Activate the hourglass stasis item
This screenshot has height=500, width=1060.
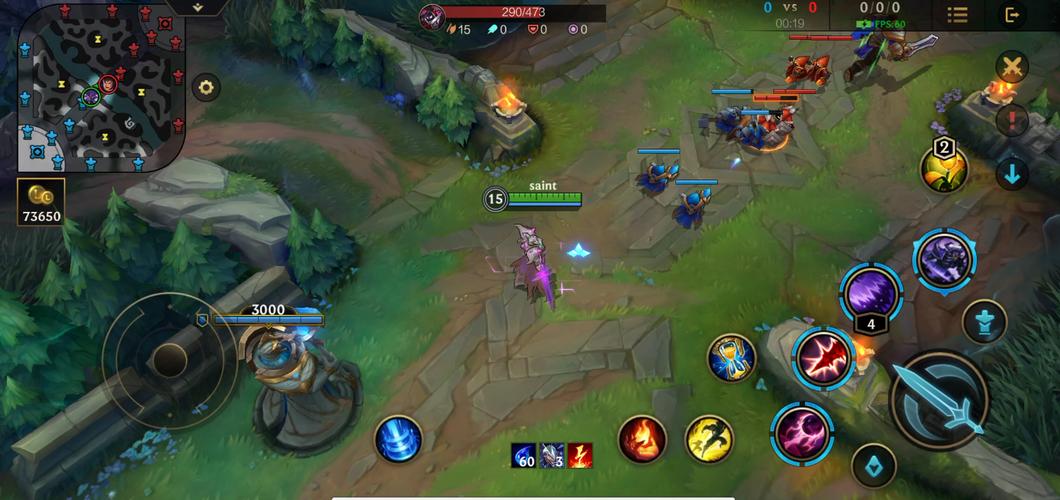click(731, 358)
